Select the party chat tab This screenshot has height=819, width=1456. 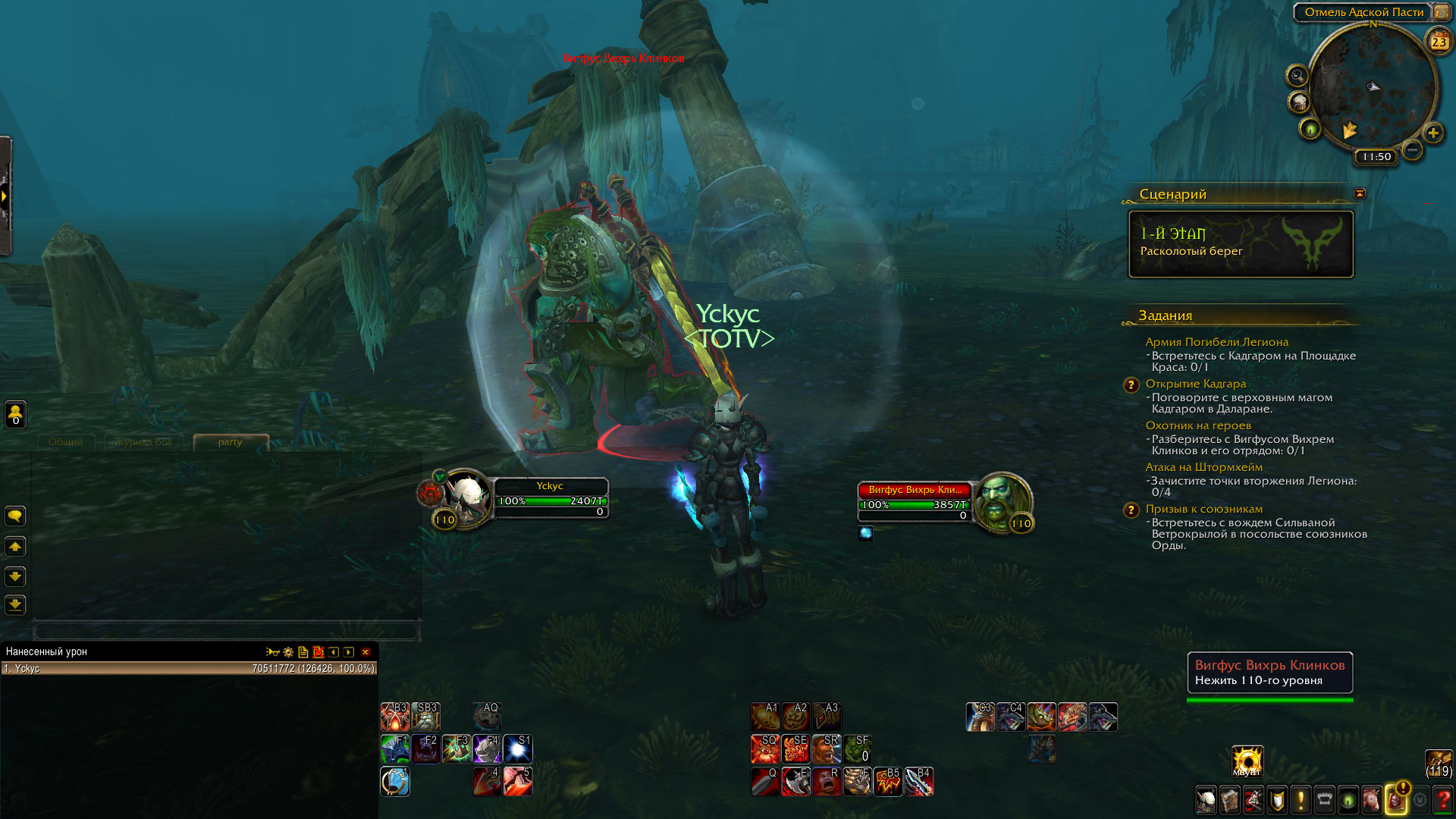pos(231,442)
